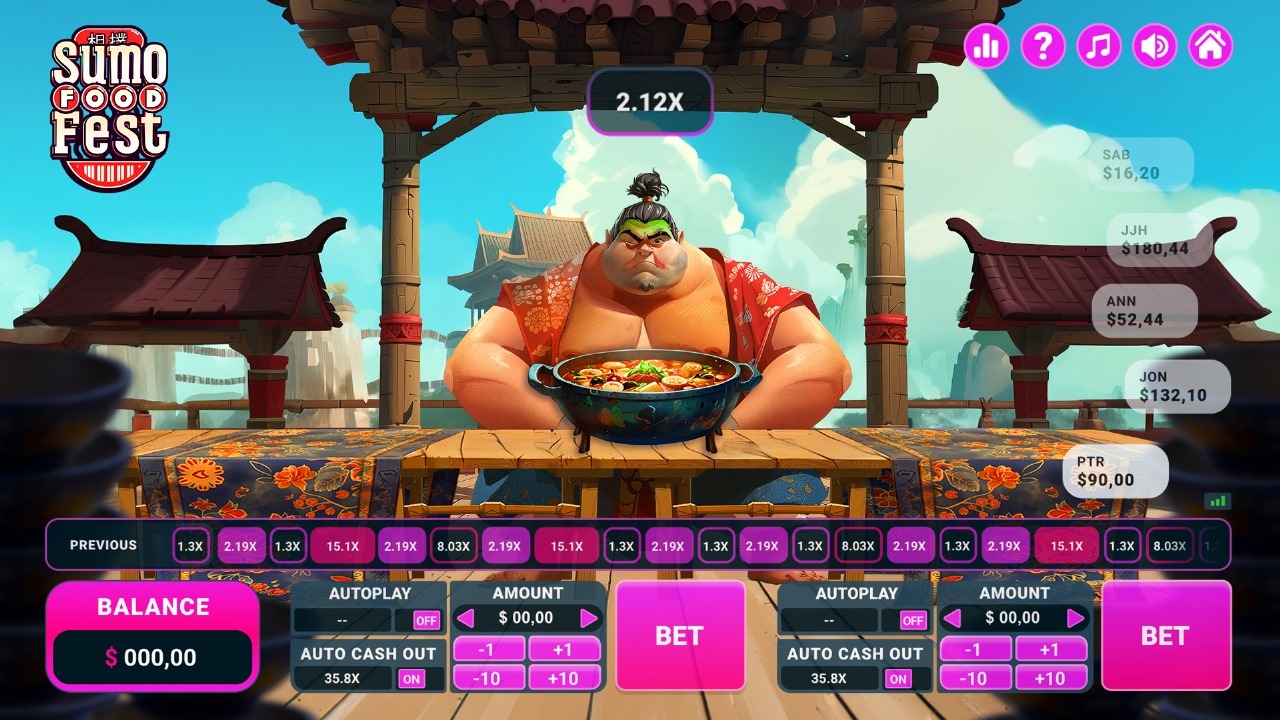Toggle the left panel's Auto Cash Out ON switch
1280x720 pixels.
pos(411,679)
